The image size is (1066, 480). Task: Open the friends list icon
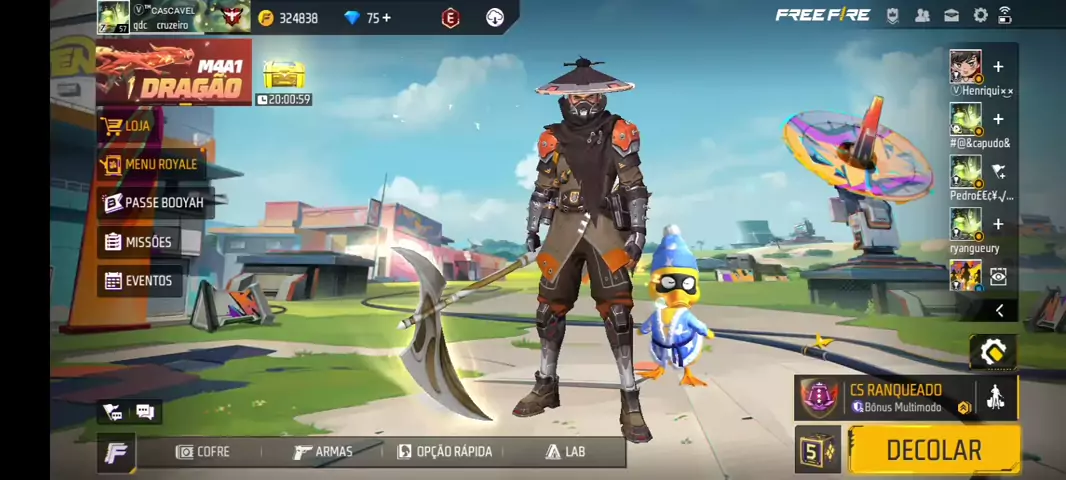point(922,15)
